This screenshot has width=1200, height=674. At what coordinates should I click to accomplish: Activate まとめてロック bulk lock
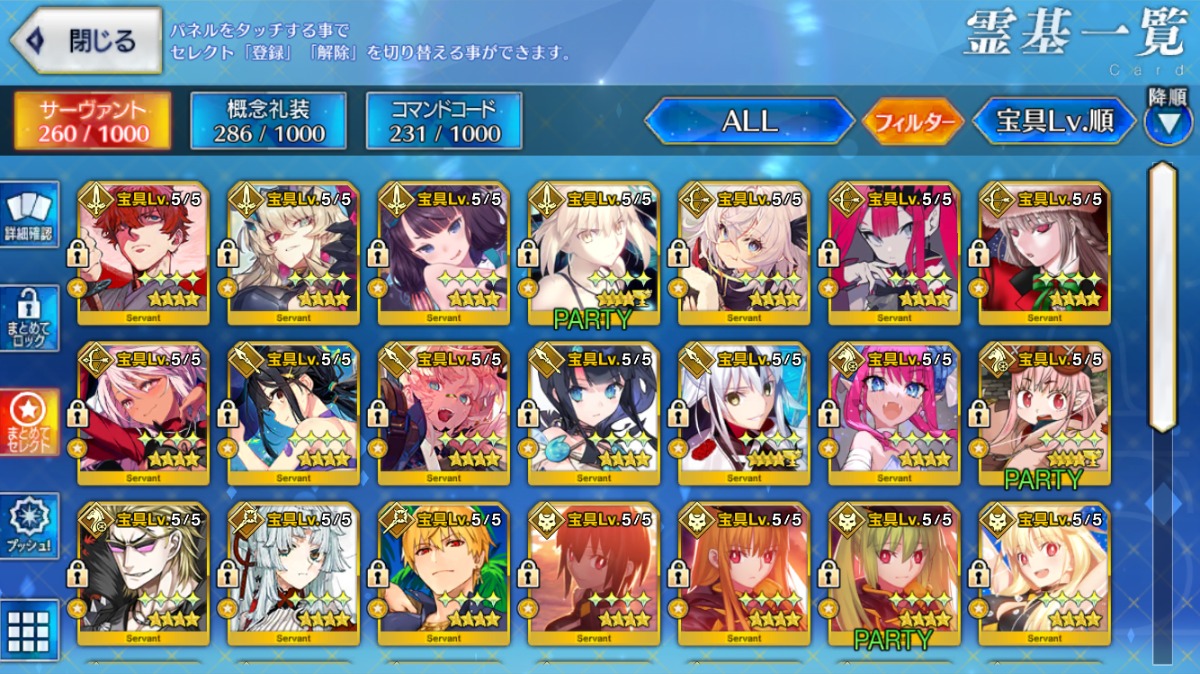coord(30,318)
